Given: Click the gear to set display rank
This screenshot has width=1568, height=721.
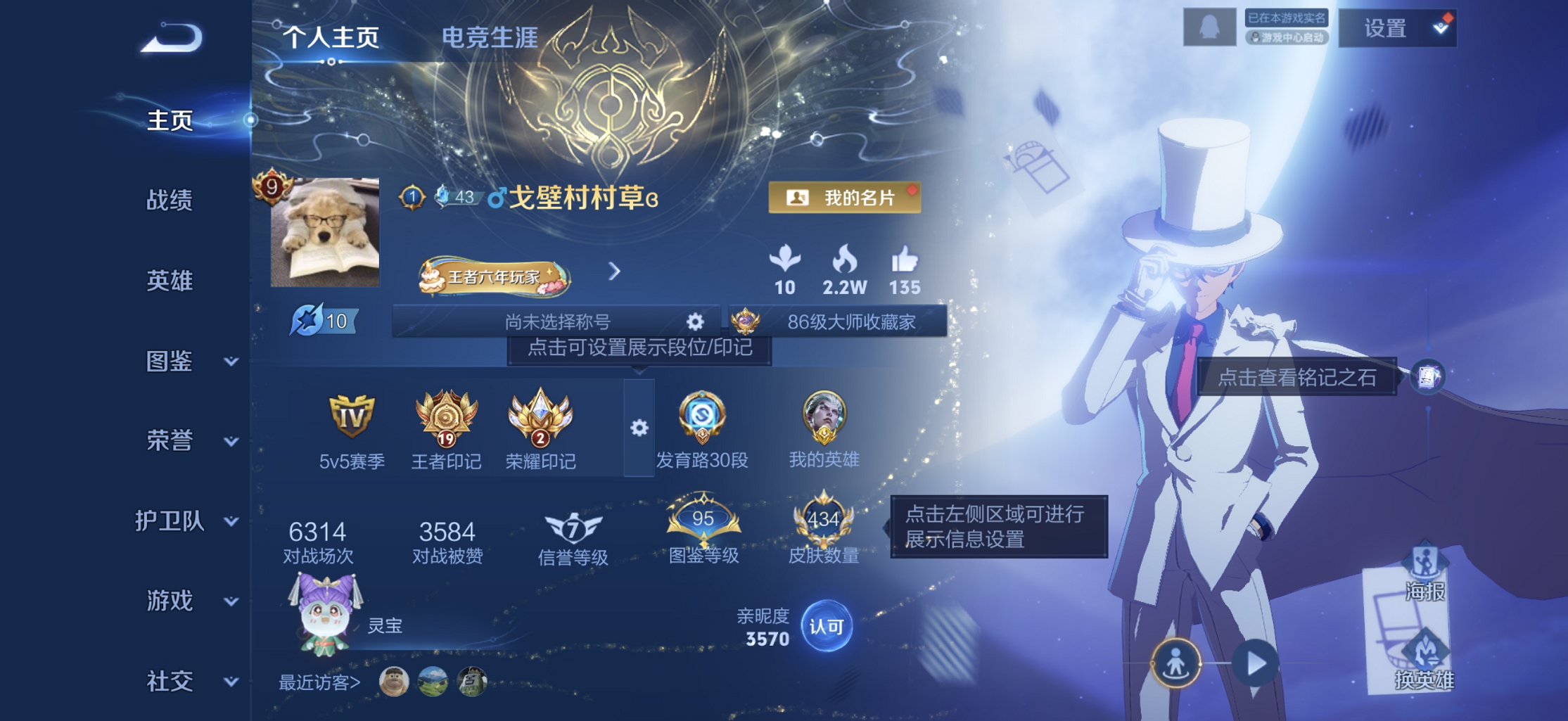Looking at the screenshot, I should click(637, 429).
